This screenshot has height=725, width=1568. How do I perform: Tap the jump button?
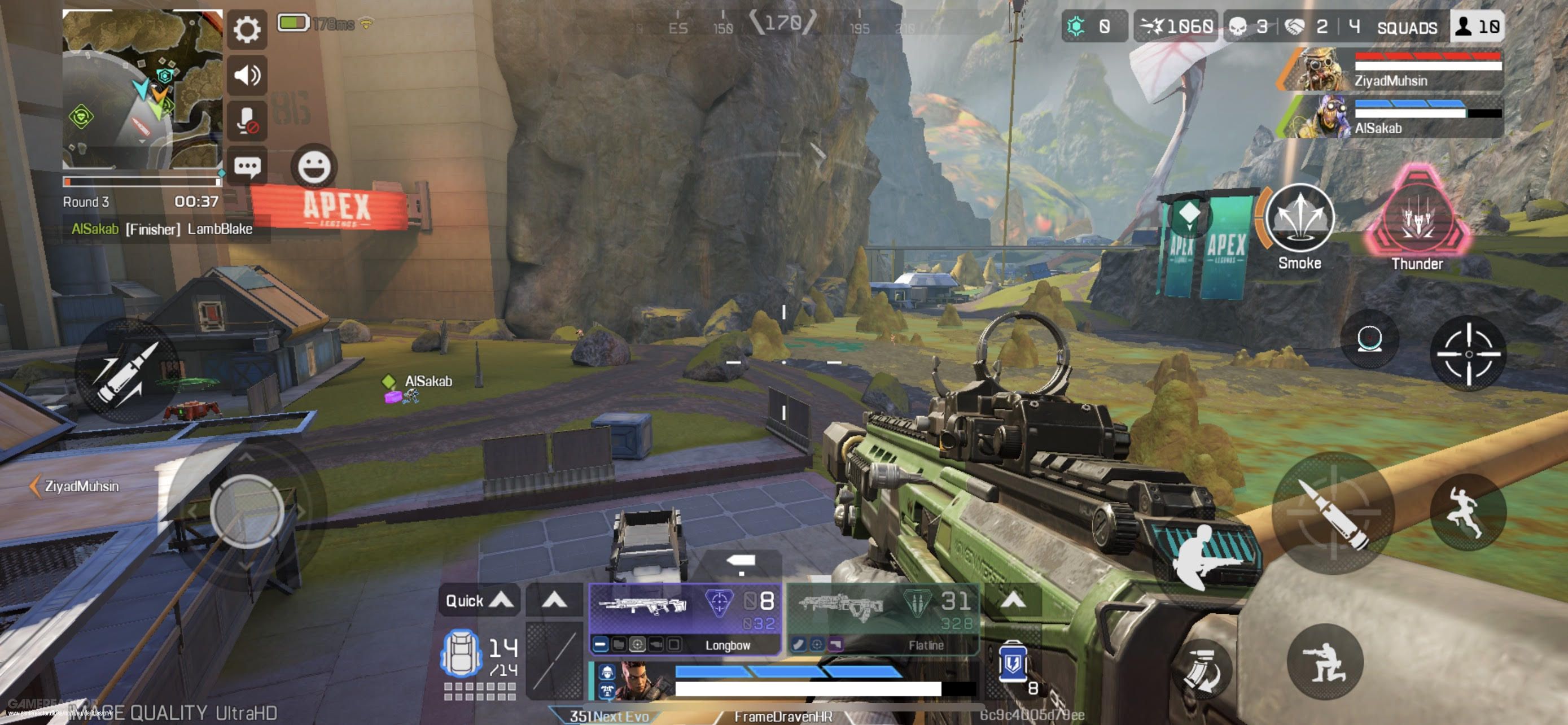1468,513
